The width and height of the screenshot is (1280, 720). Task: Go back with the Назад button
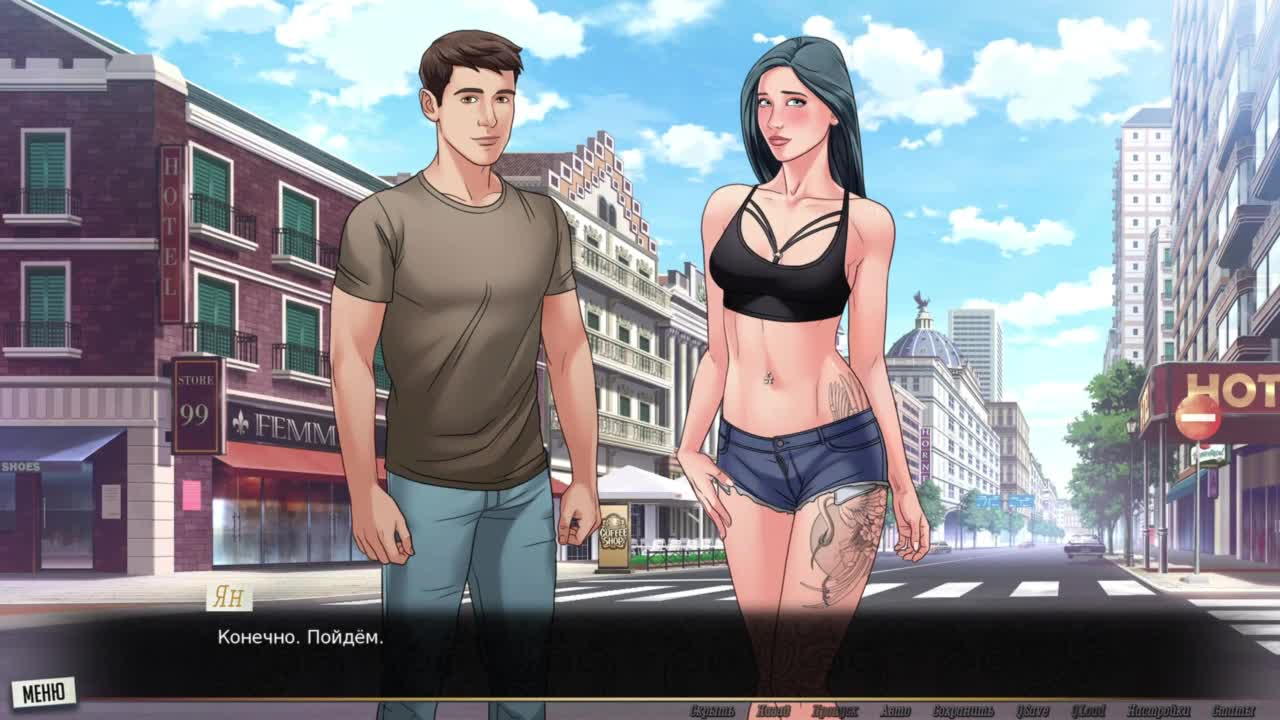point(773,711)
